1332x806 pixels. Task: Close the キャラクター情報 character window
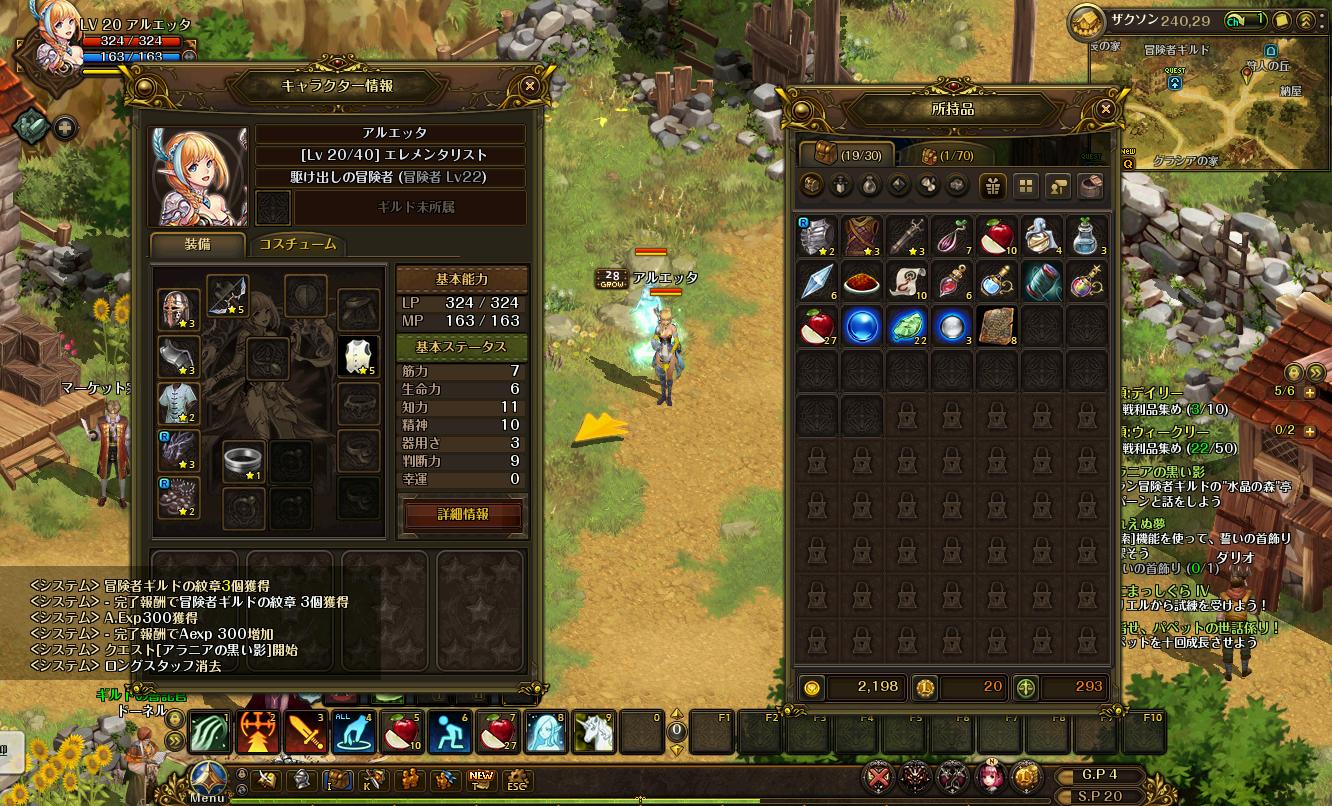(x=530, y=86)
